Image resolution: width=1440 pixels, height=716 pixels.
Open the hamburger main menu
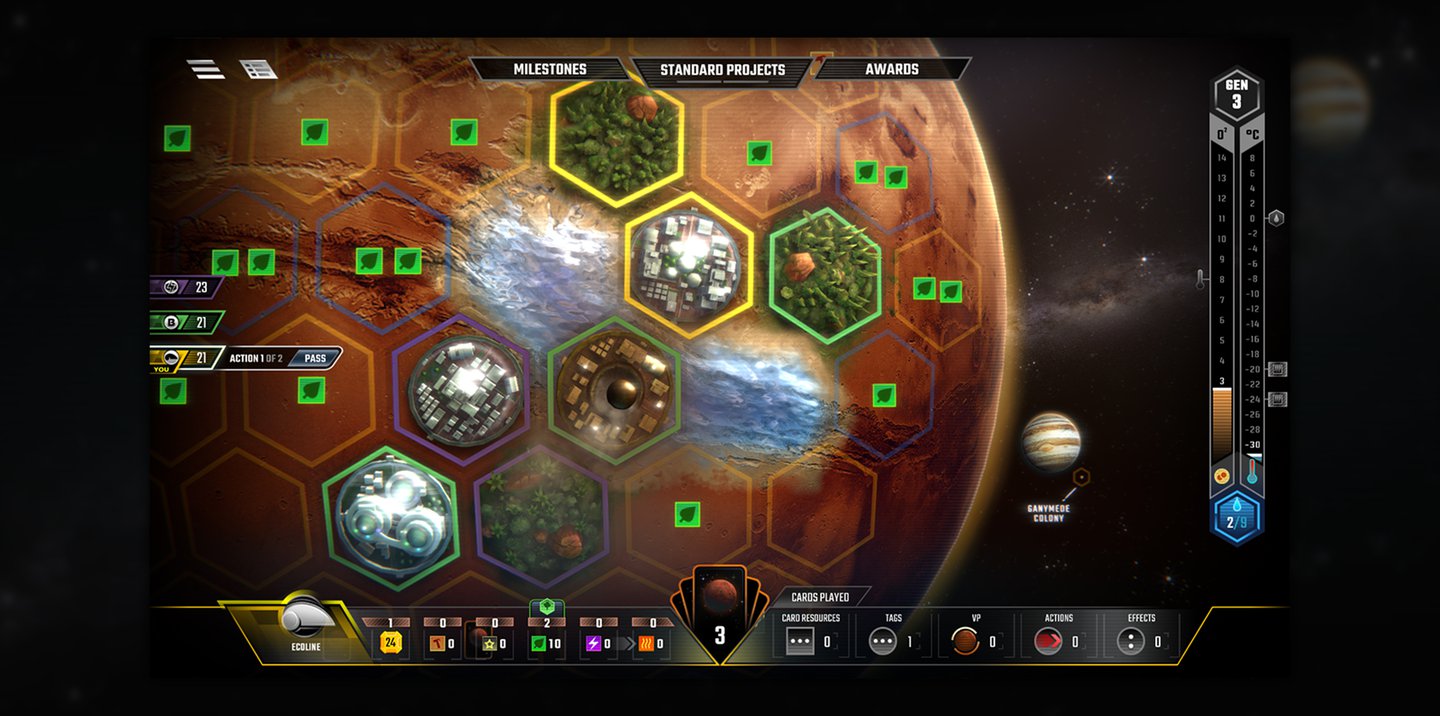[205, 69]
